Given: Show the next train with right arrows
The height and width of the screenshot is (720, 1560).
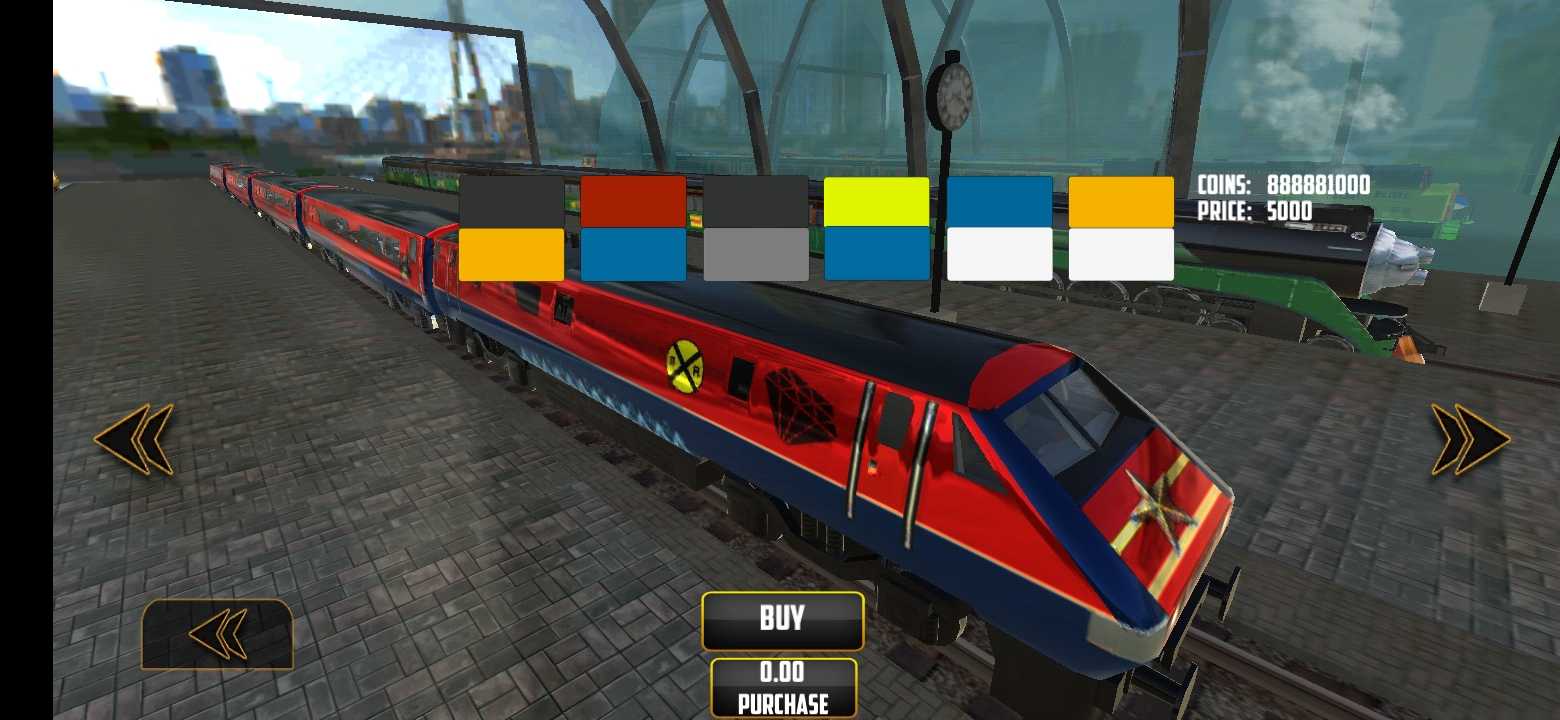Looking at the screenshot, I should point(1469,438).
